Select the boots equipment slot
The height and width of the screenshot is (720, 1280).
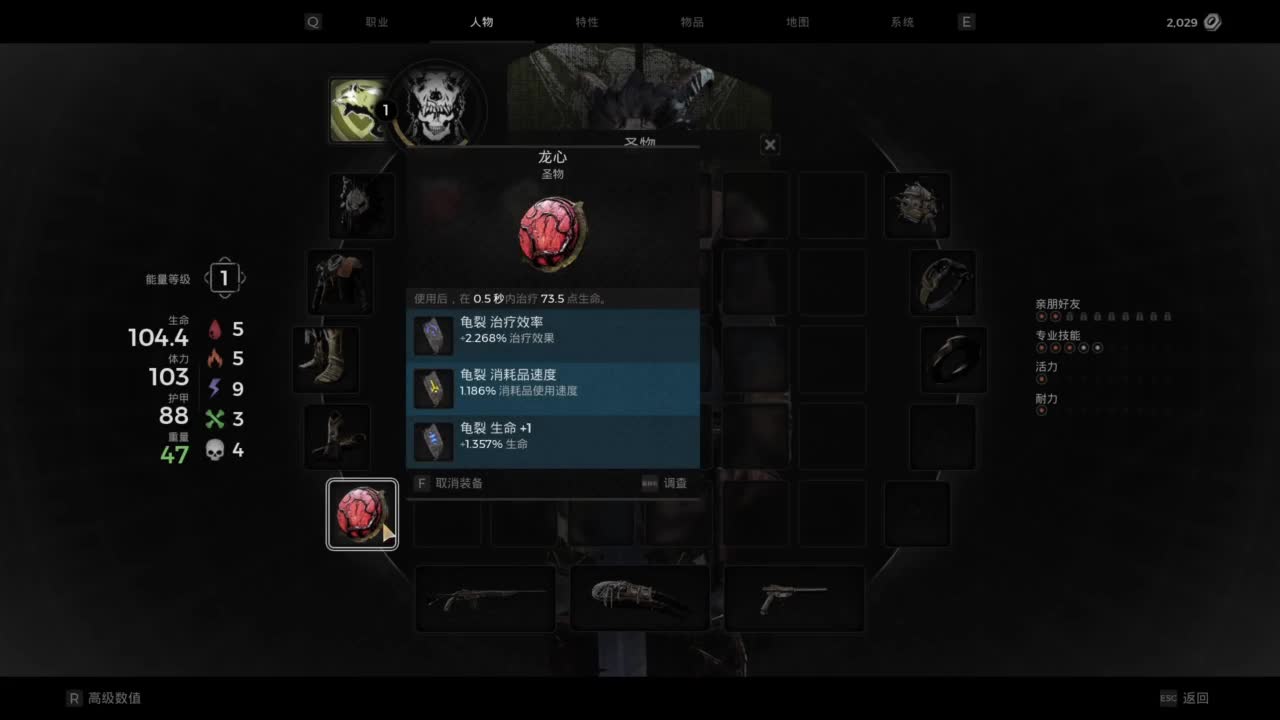(327, 358)
